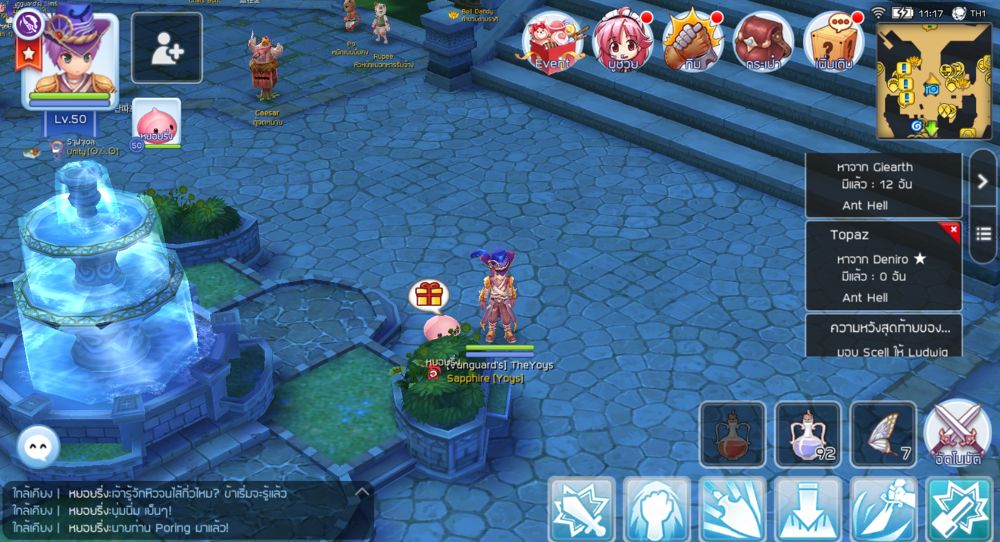Screen dimensions: 1000x542
Task: Toggle the crossed swords auto-battle button
Action: tap(957, 430)
